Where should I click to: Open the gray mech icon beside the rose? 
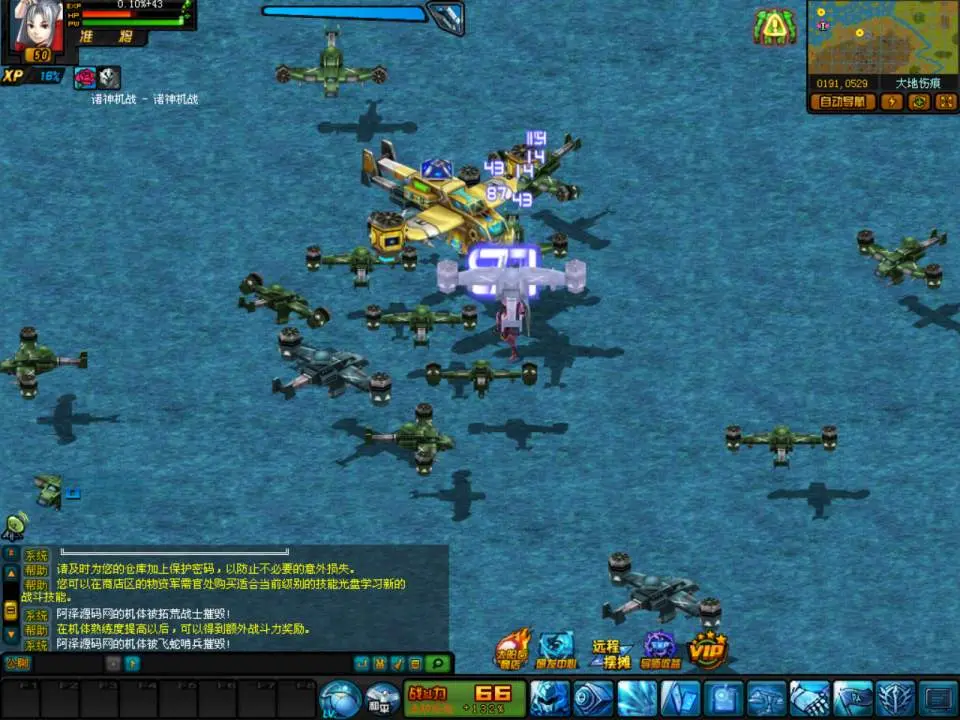tap(108, 77)
